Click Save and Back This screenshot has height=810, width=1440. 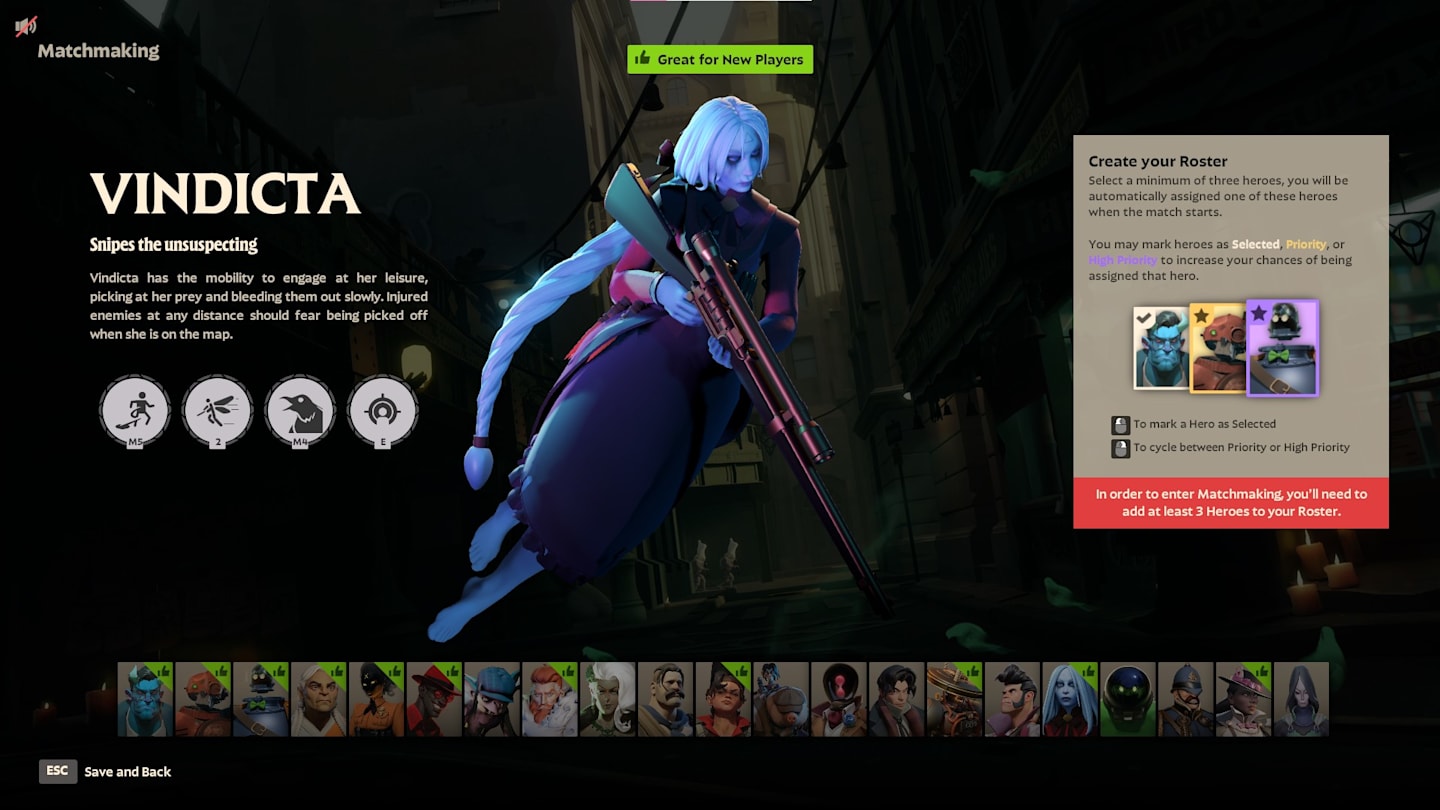click(x=127, y=771)
